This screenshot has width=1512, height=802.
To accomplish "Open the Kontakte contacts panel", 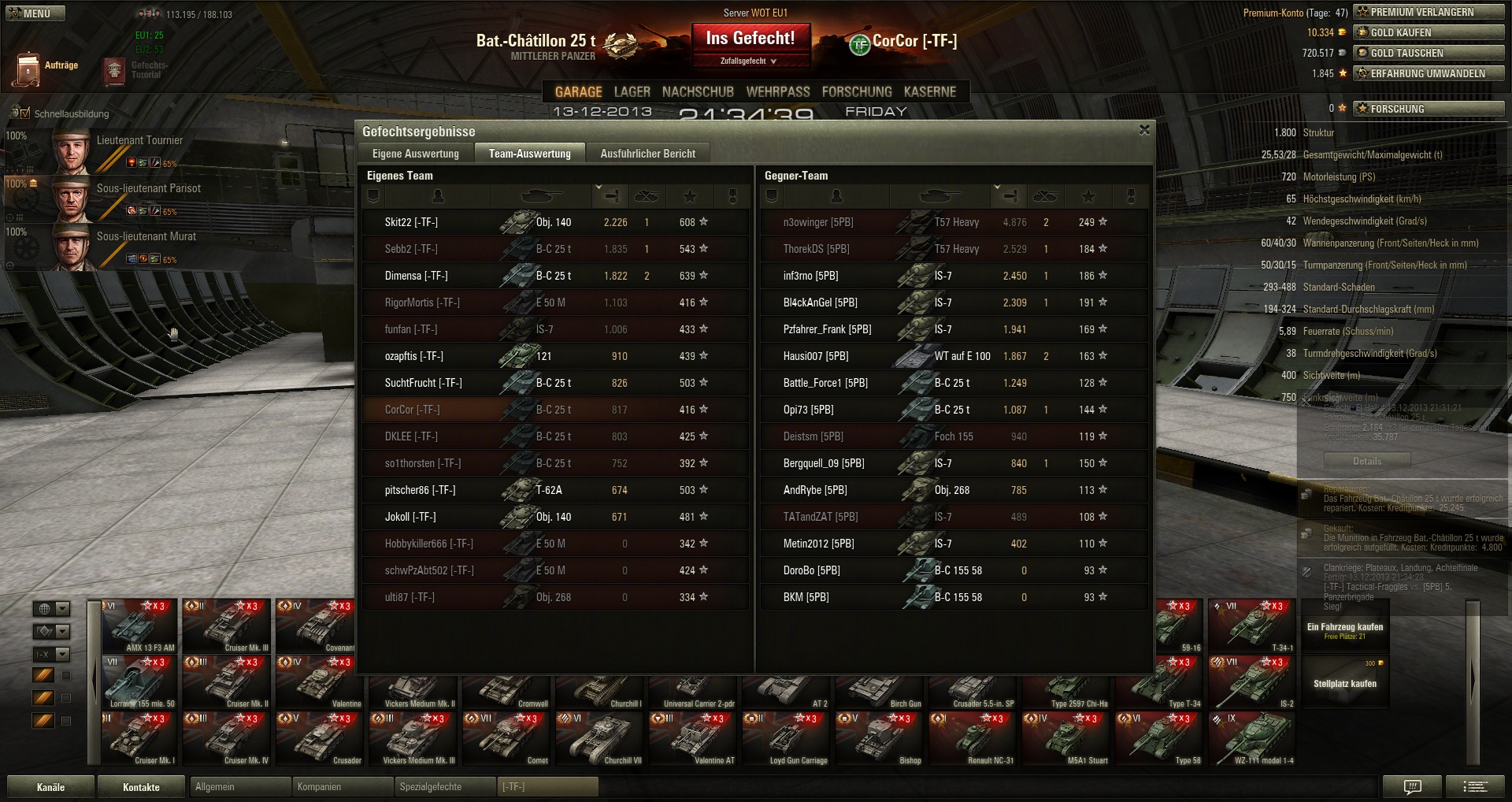I will point(141,787).
